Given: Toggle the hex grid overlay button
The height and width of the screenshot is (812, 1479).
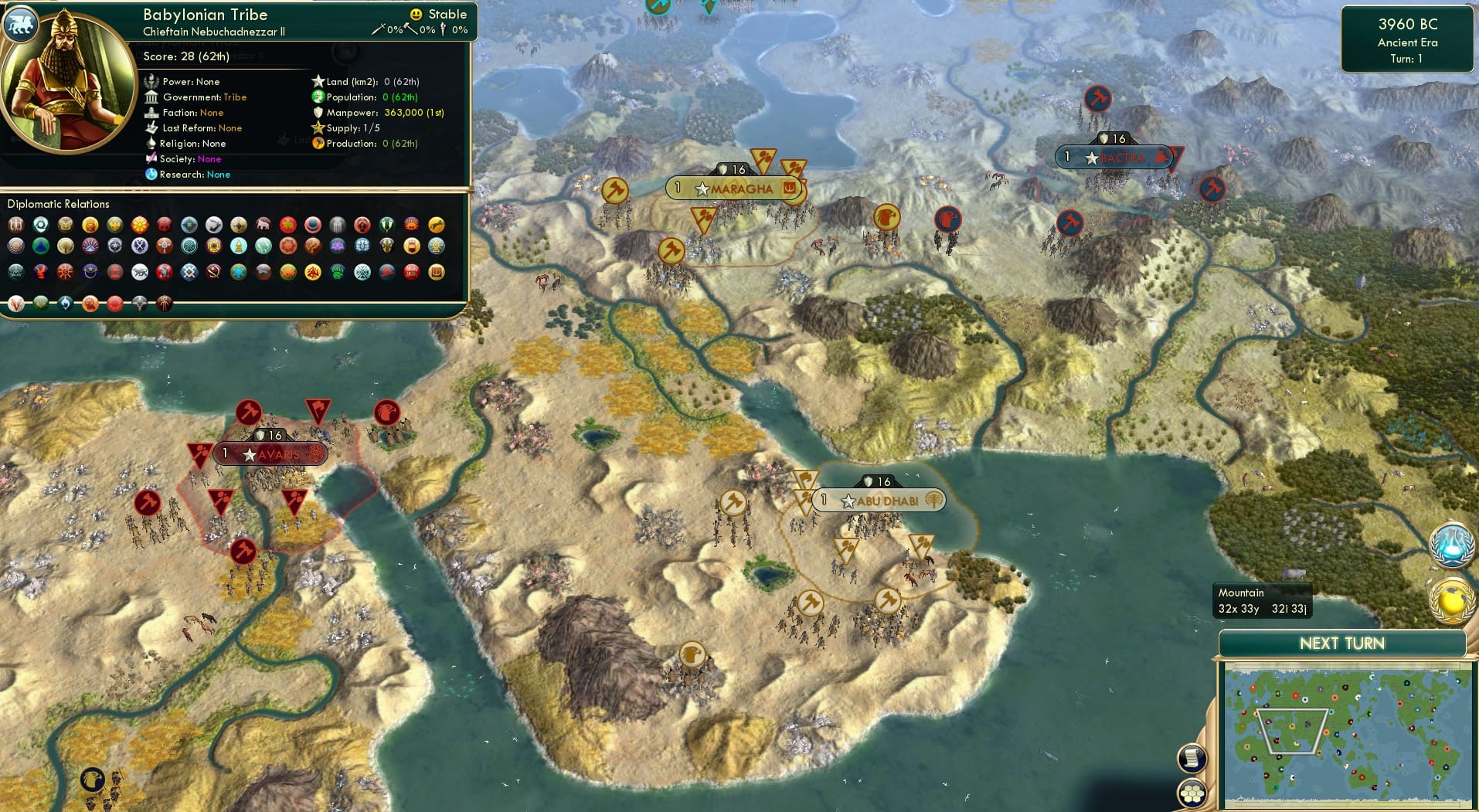Looking at the screenshot, I should (1192, 791).
